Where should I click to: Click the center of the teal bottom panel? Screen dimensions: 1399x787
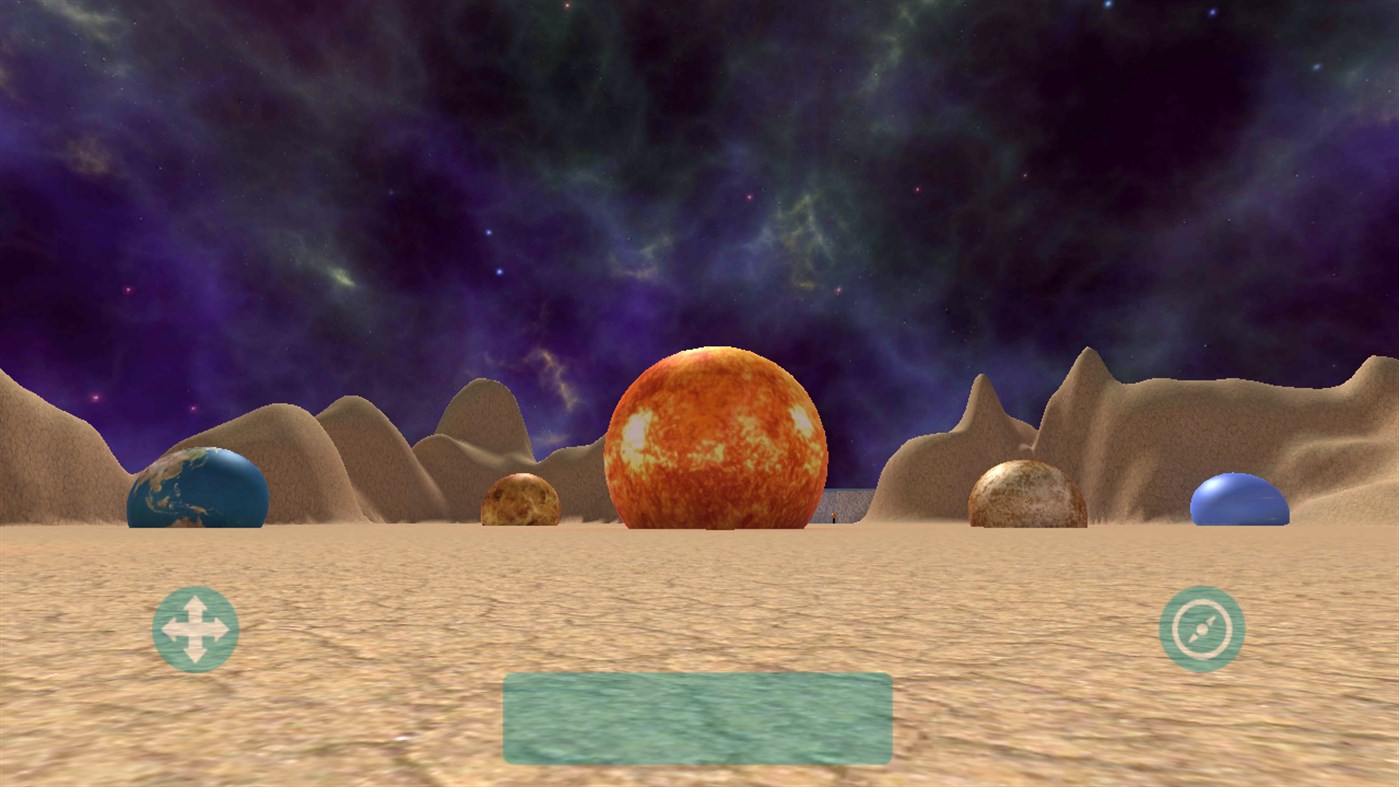click(697, 718)
